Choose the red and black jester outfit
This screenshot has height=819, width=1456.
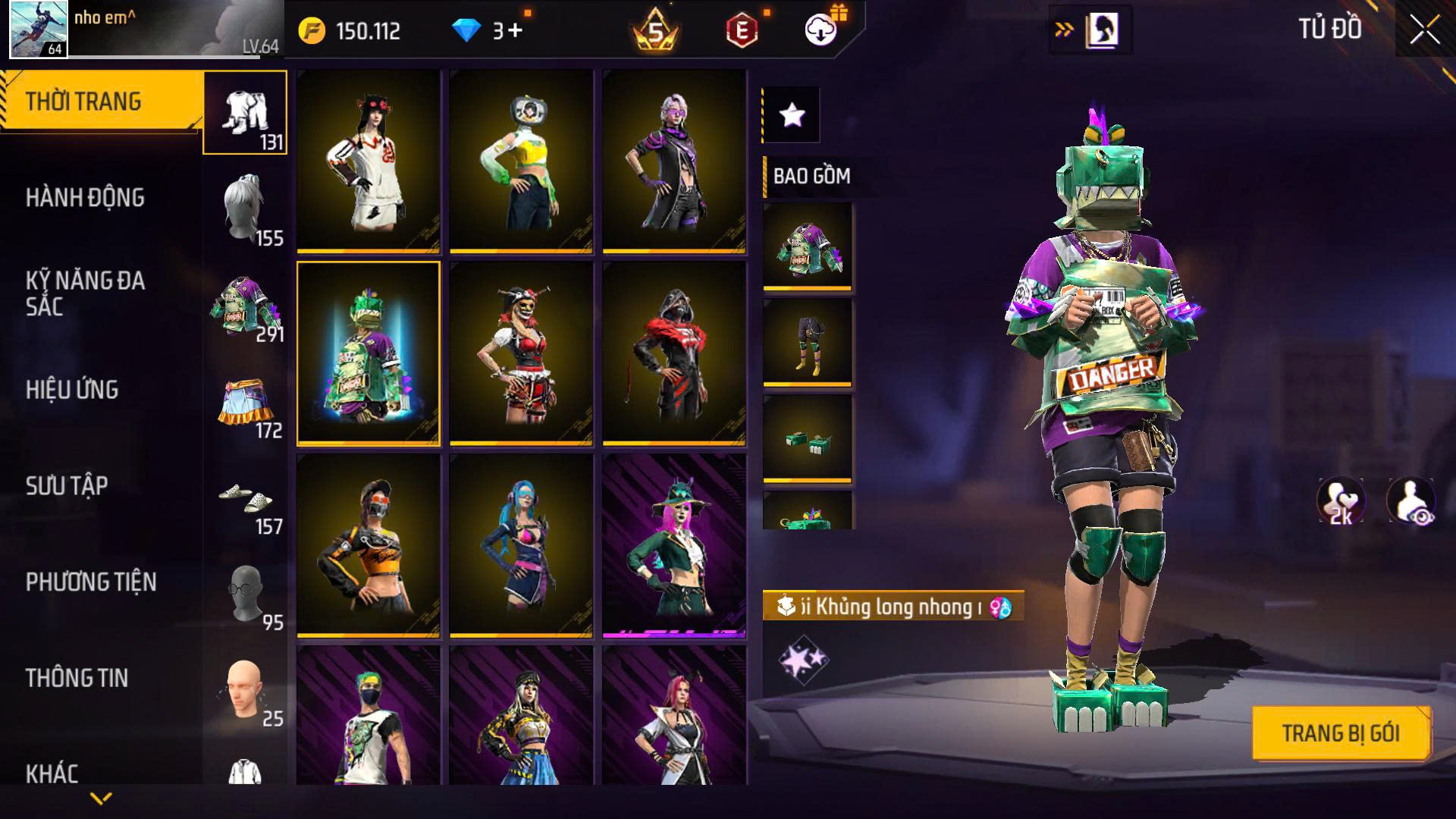pos(521,353)
